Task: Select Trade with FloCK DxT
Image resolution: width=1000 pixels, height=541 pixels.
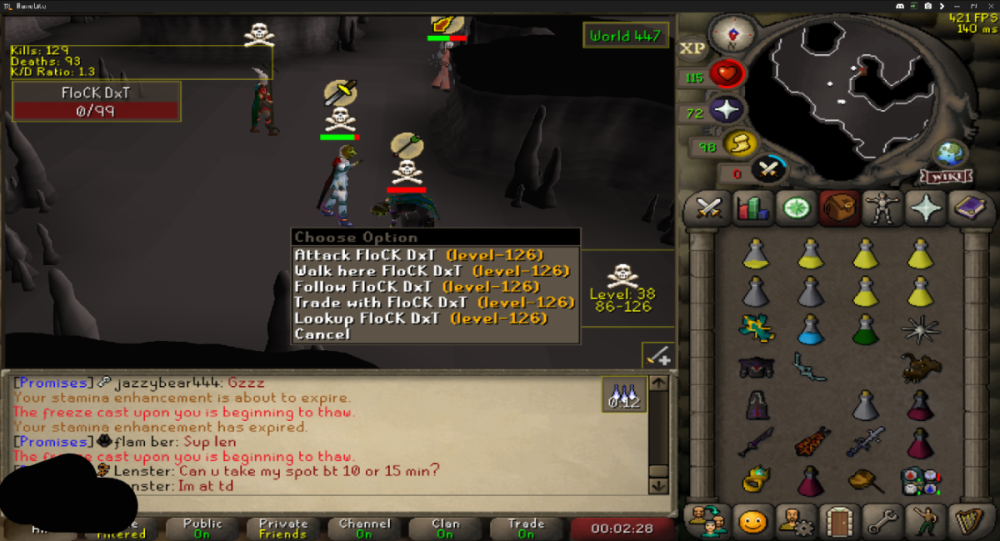Action: click(434, 302)
